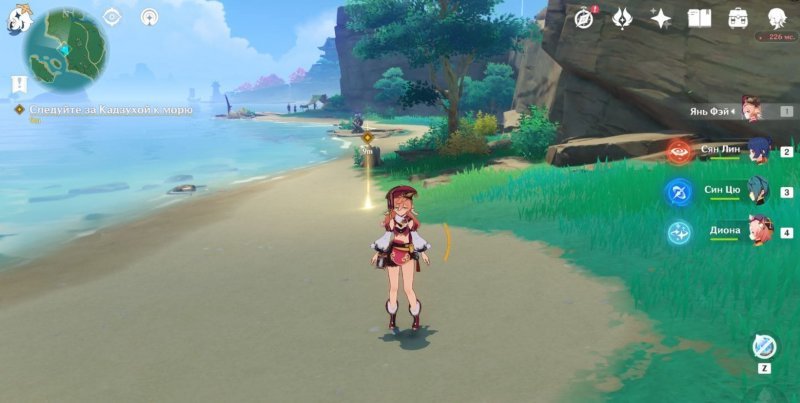Viewport: 800px width, 403px height.
Task: Open the backpack inventory
Action: pyautogui.click(x=739, y=17)
